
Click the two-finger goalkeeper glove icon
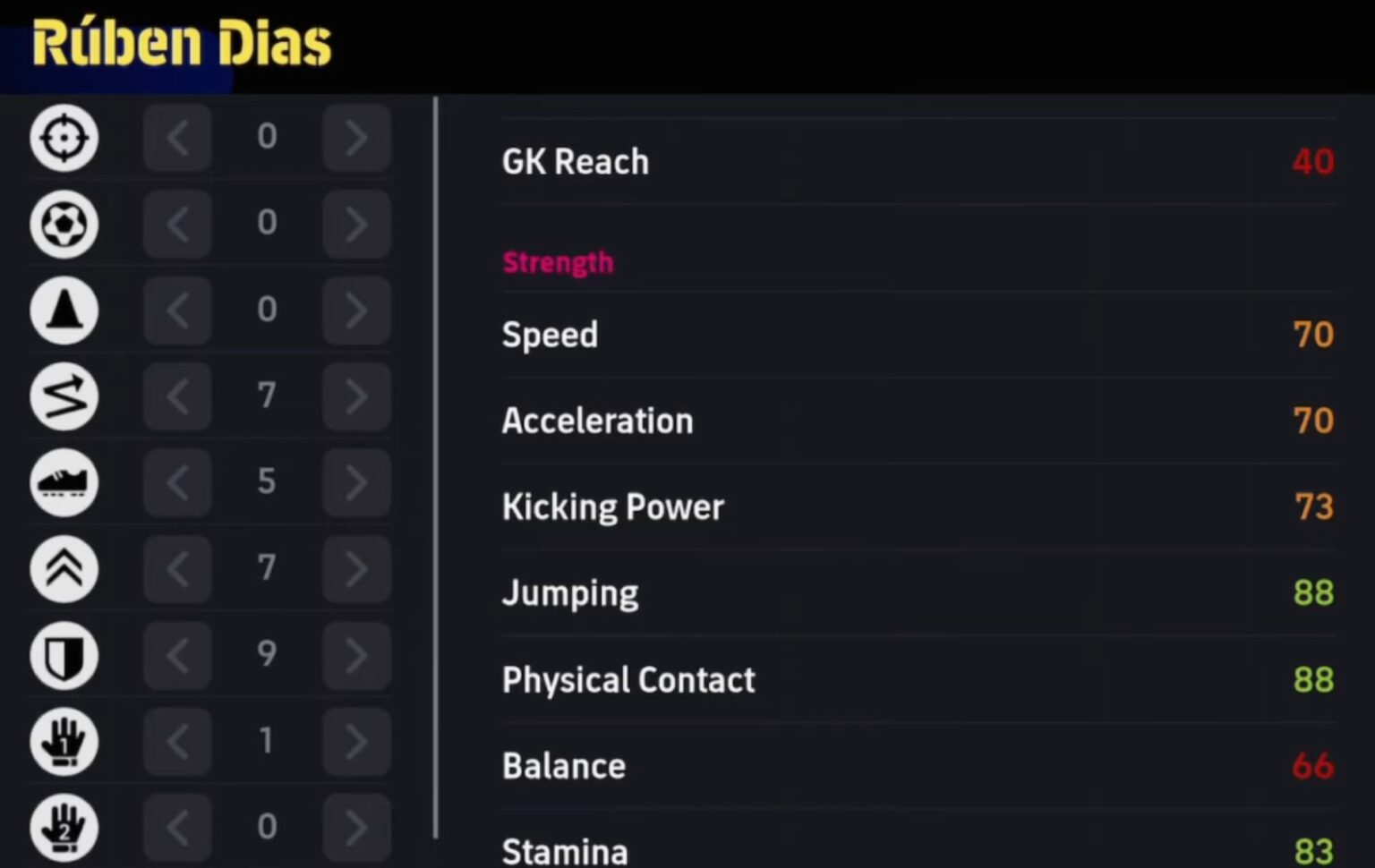pyautogui.click(x=63, y=827)
